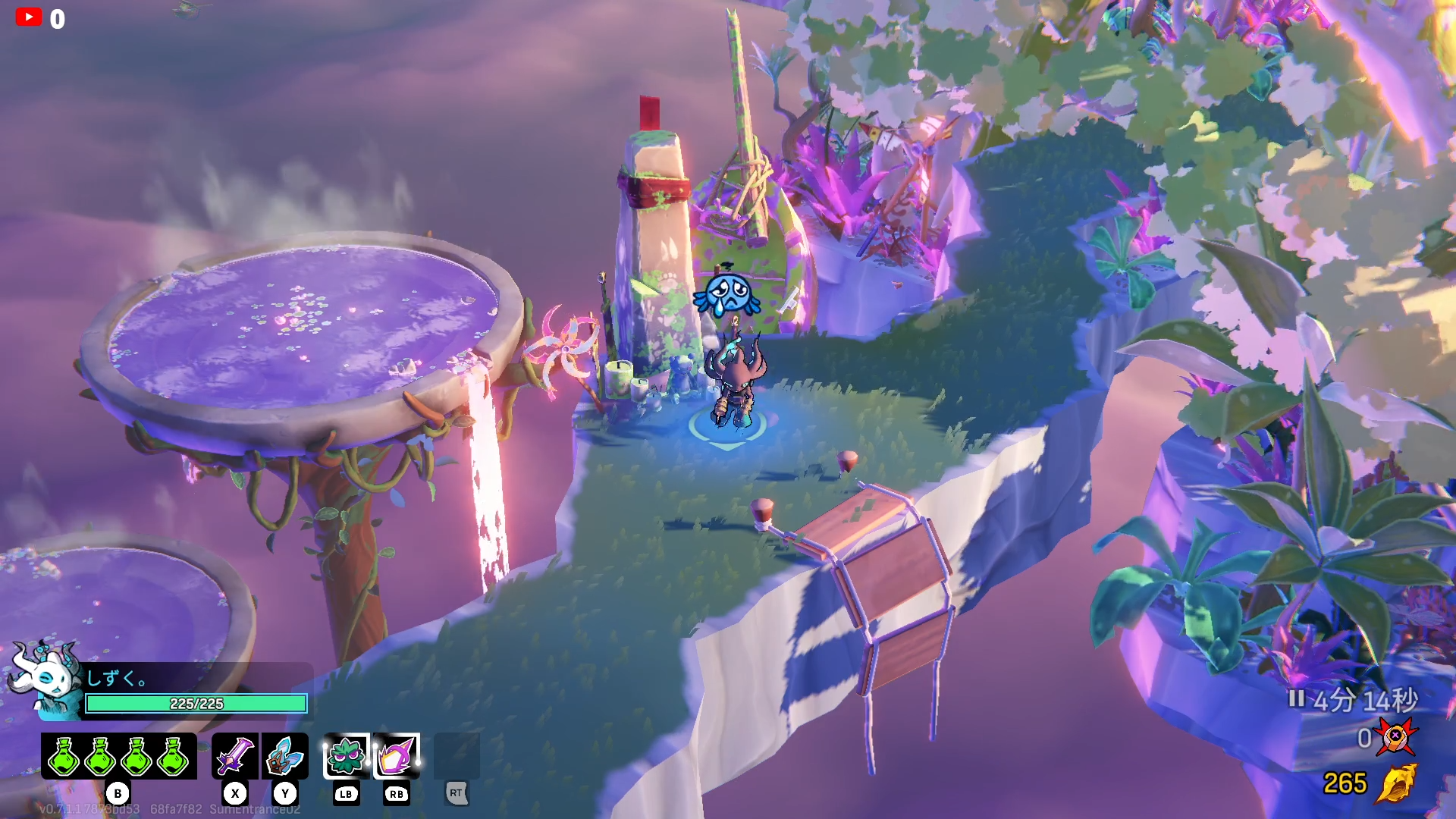Screen dimensions: 1456x819
Task: Activate the green leafy monster ability
Action: pyautogui.click(x=347, y=756)
